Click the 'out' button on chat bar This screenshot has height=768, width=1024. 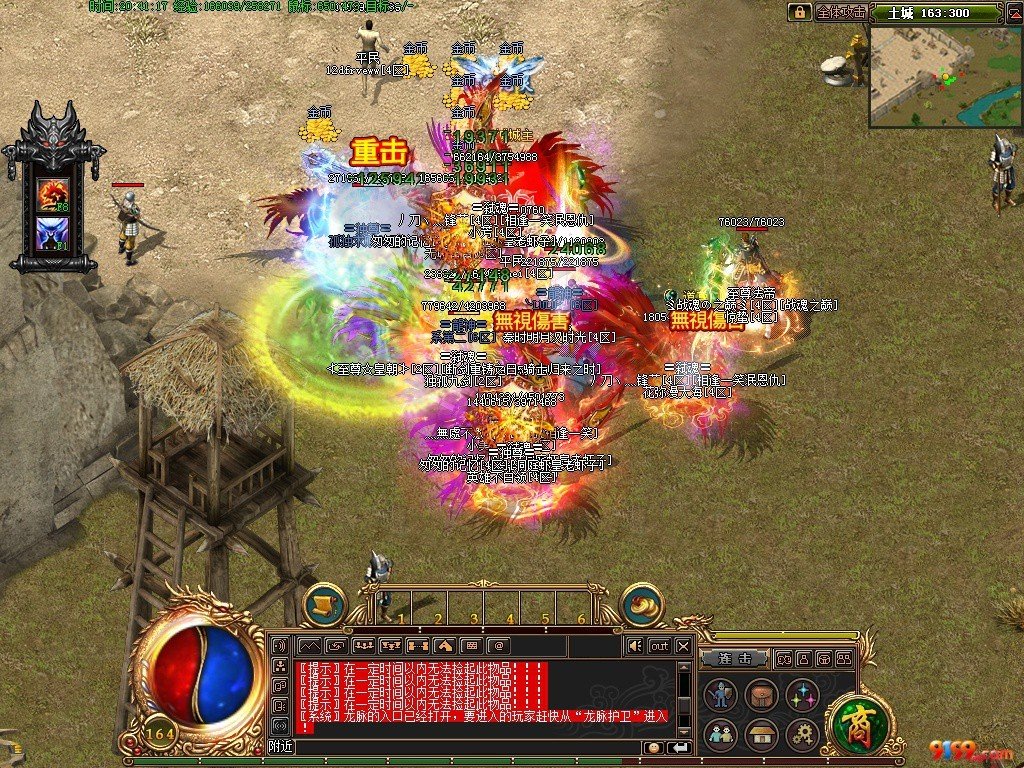[659, 646]
